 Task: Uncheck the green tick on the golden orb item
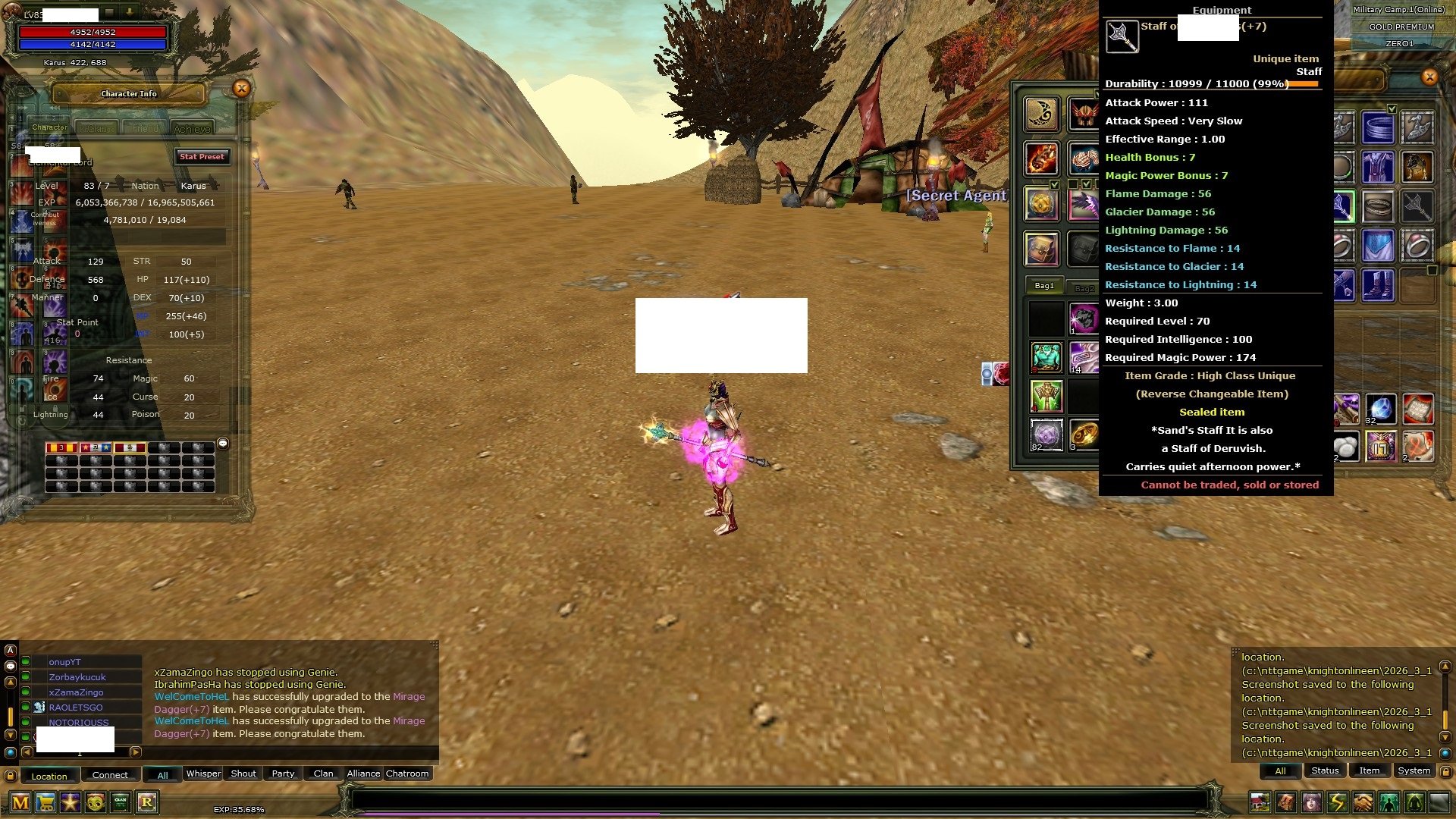(1054, 184)
